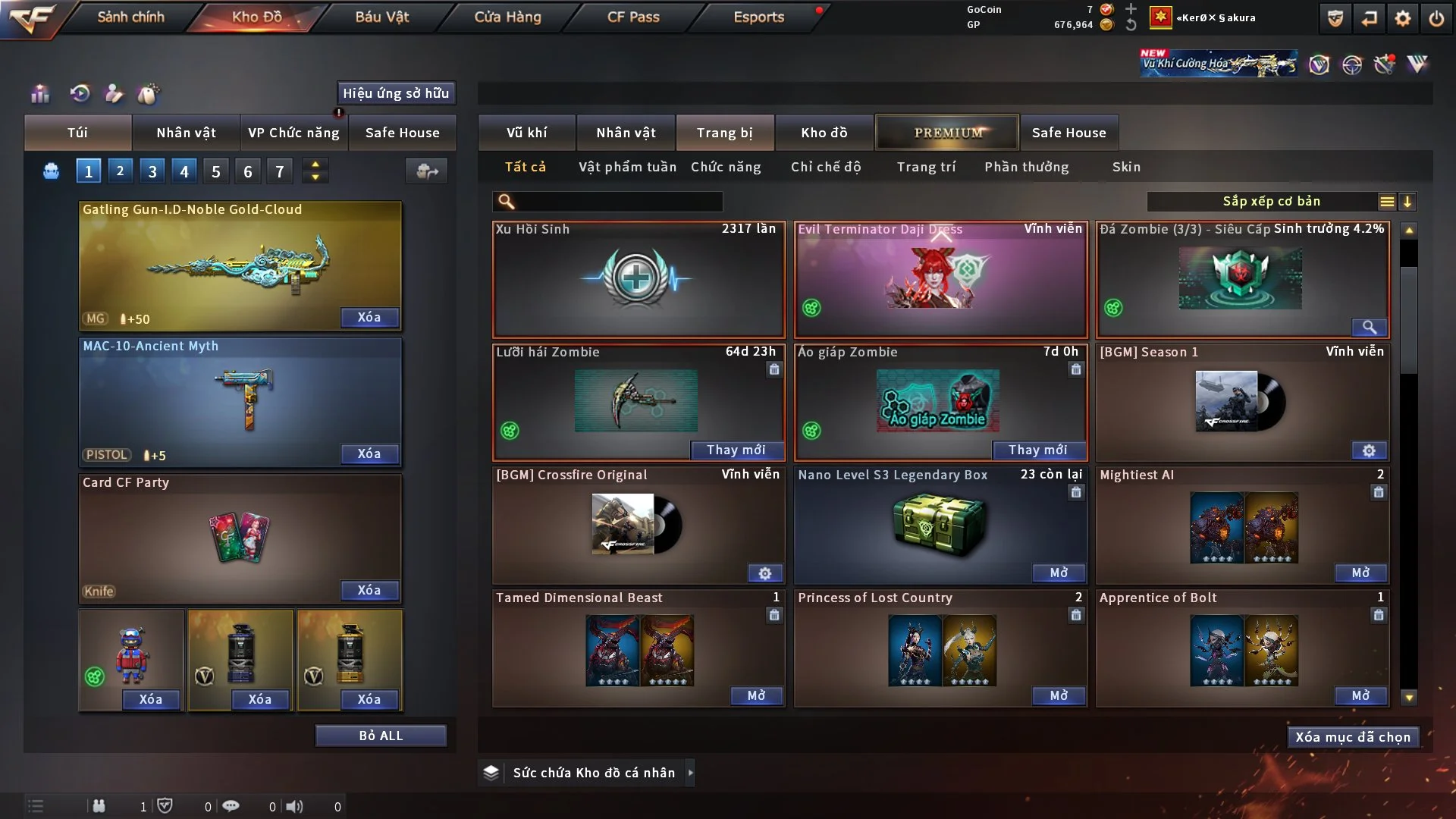The width and height of the screenshot is (1456, 819).
Task: Open Hiệu ứng sở hữu panel
Action: [396, 93]
